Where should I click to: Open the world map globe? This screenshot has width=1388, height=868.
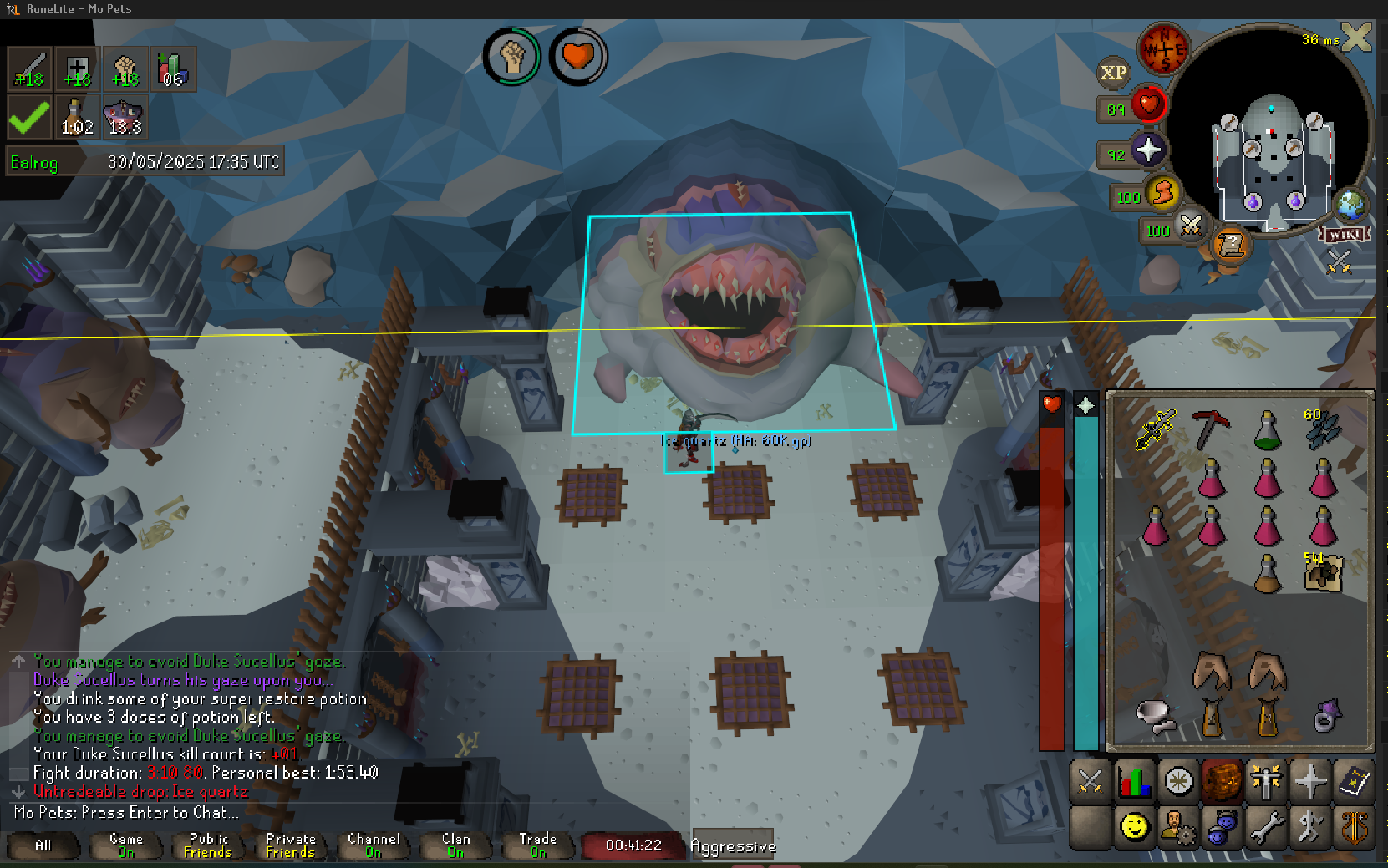click(1350, 205)
